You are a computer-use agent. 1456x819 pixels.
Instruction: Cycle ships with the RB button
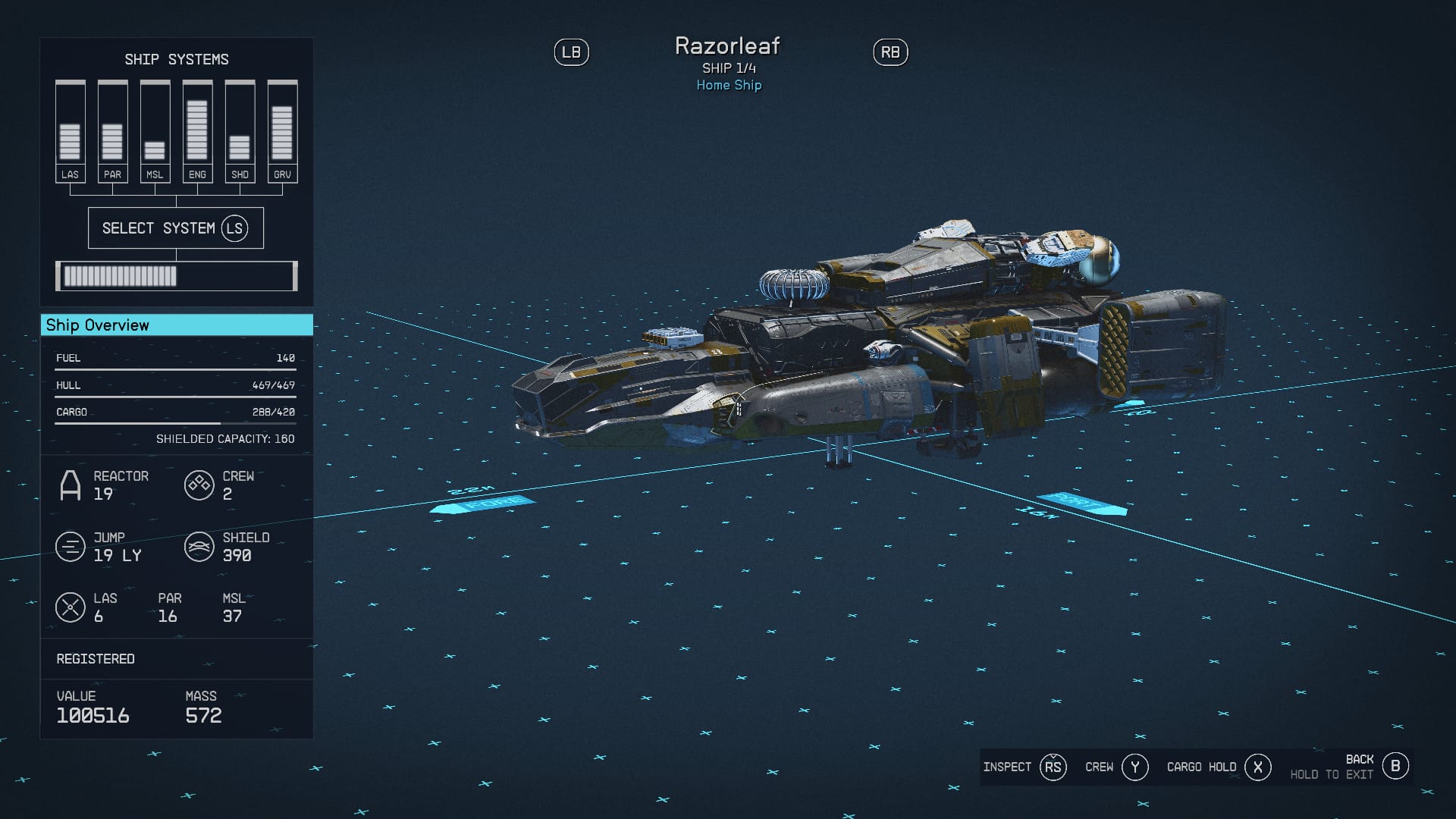click(x=891, y=52)
